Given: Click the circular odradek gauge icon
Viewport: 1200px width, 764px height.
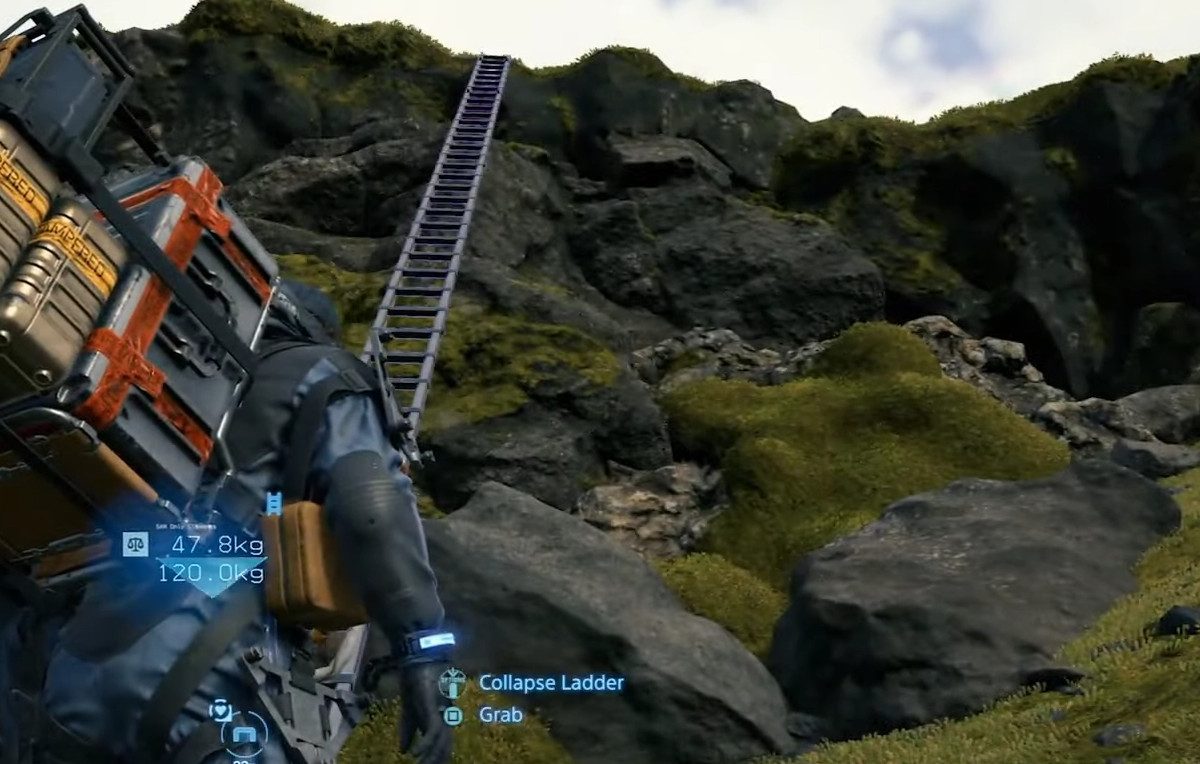Looking at the screenshot, I should point(245,737).
